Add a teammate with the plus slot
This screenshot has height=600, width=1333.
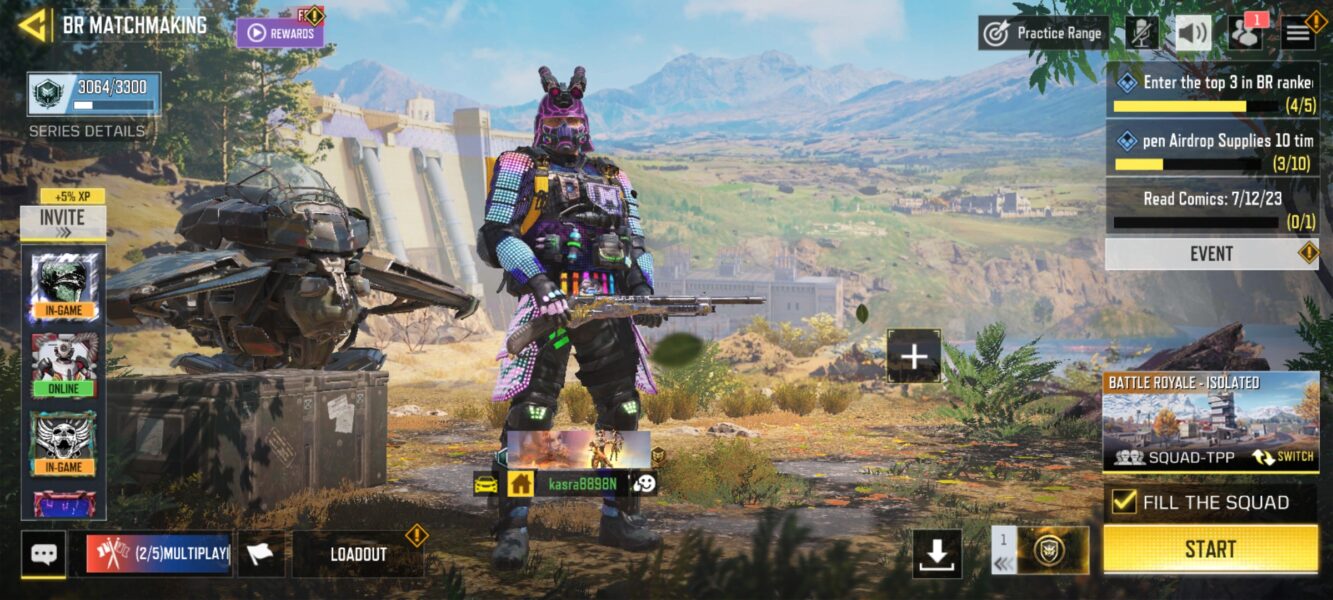click(914, 356)
